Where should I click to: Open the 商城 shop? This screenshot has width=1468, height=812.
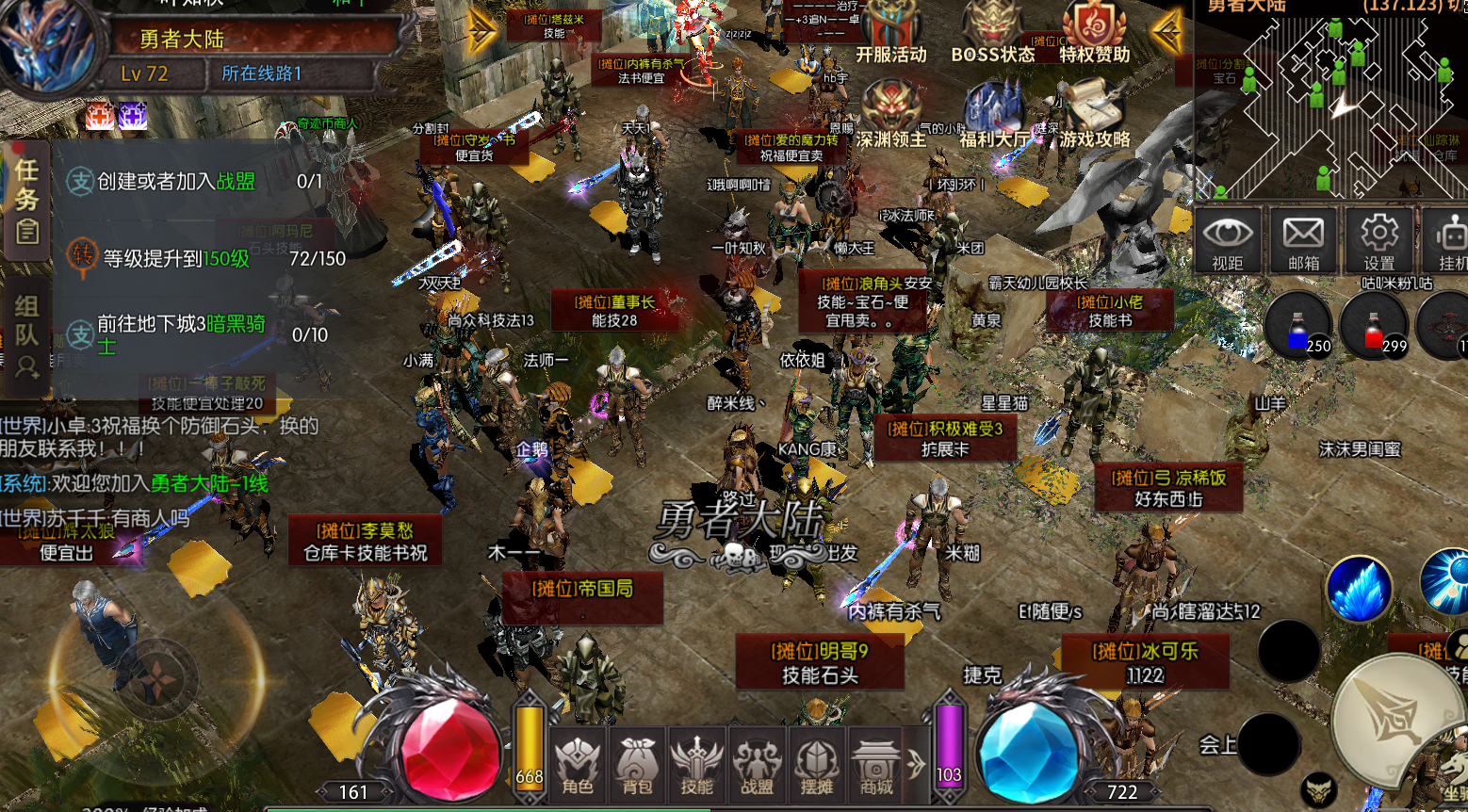pos(876,765)
